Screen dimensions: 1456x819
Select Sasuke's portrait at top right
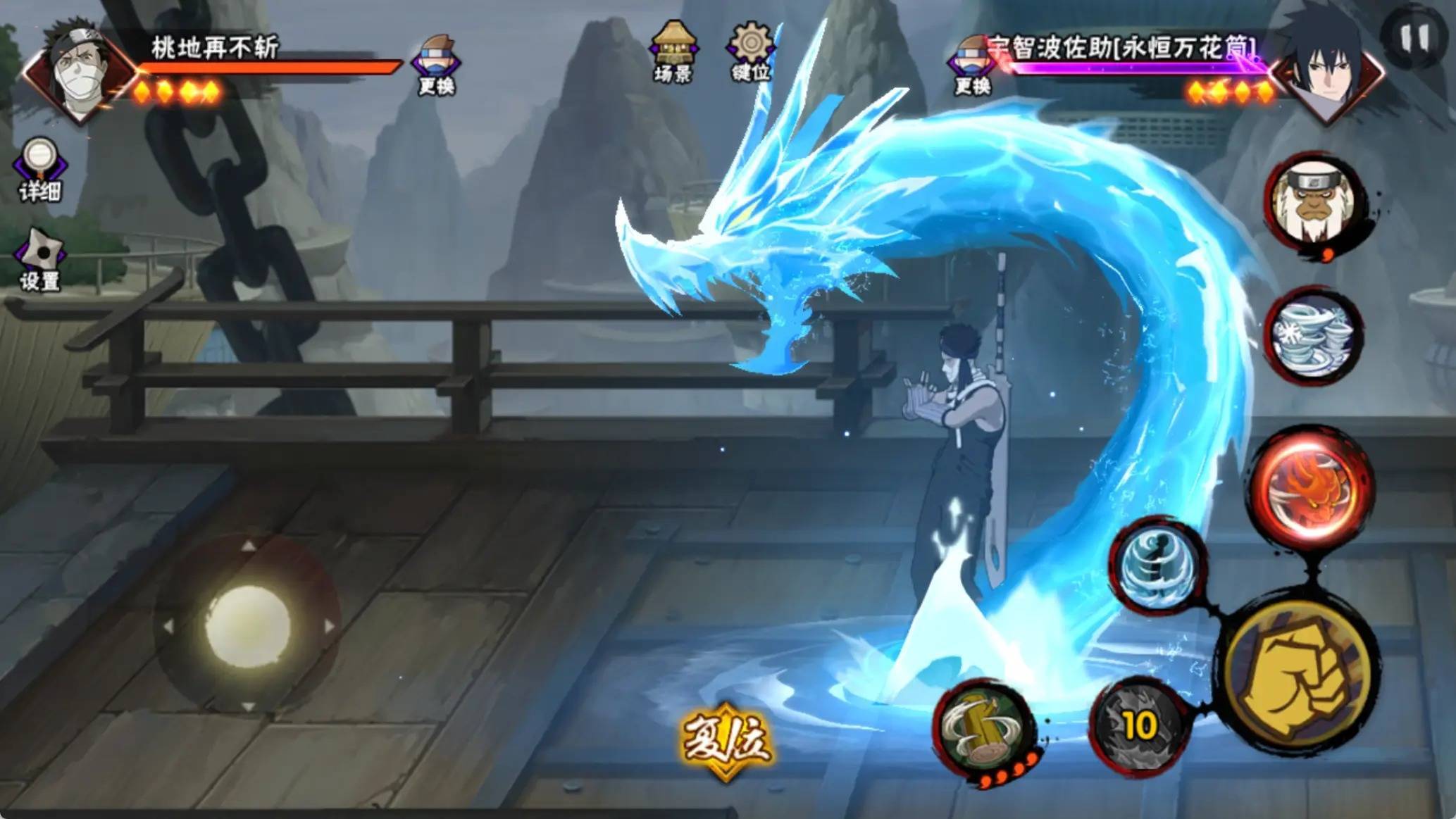[1328, 69]
